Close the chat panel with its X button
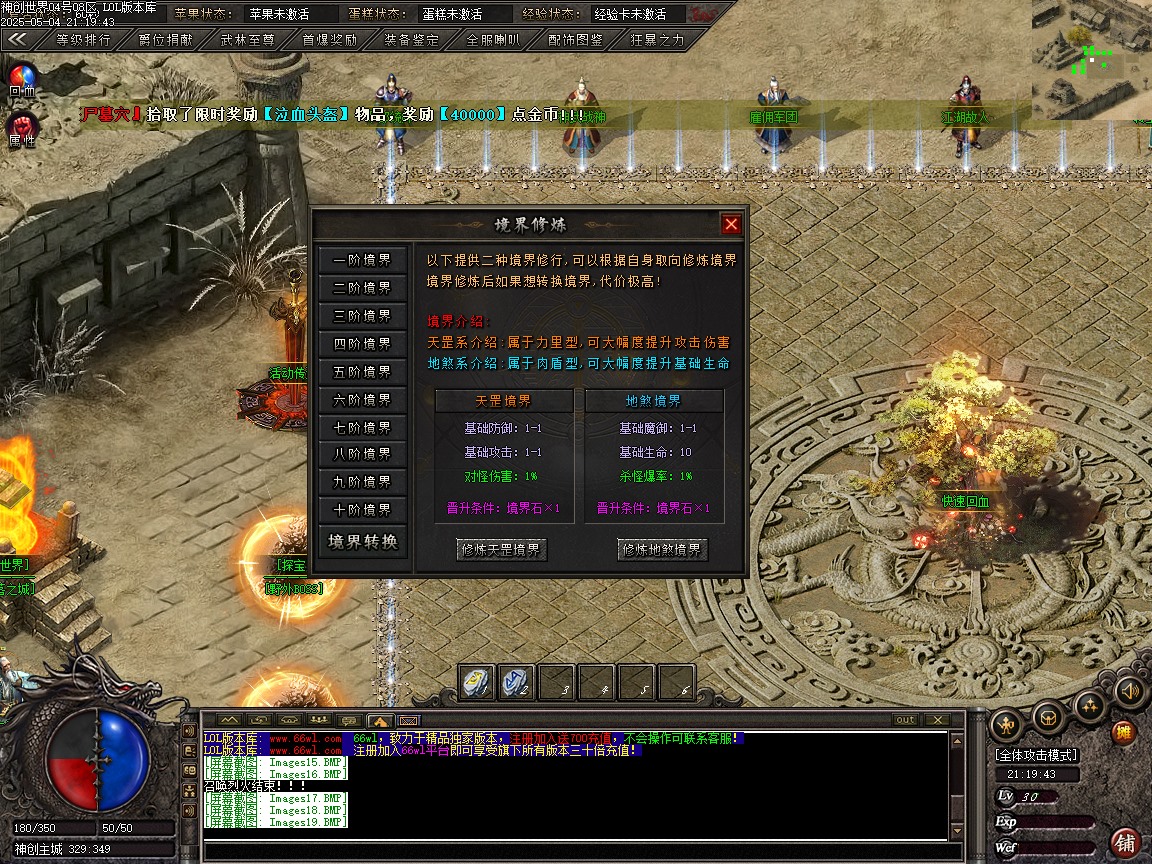1152x864 pixels. point(936,720)
